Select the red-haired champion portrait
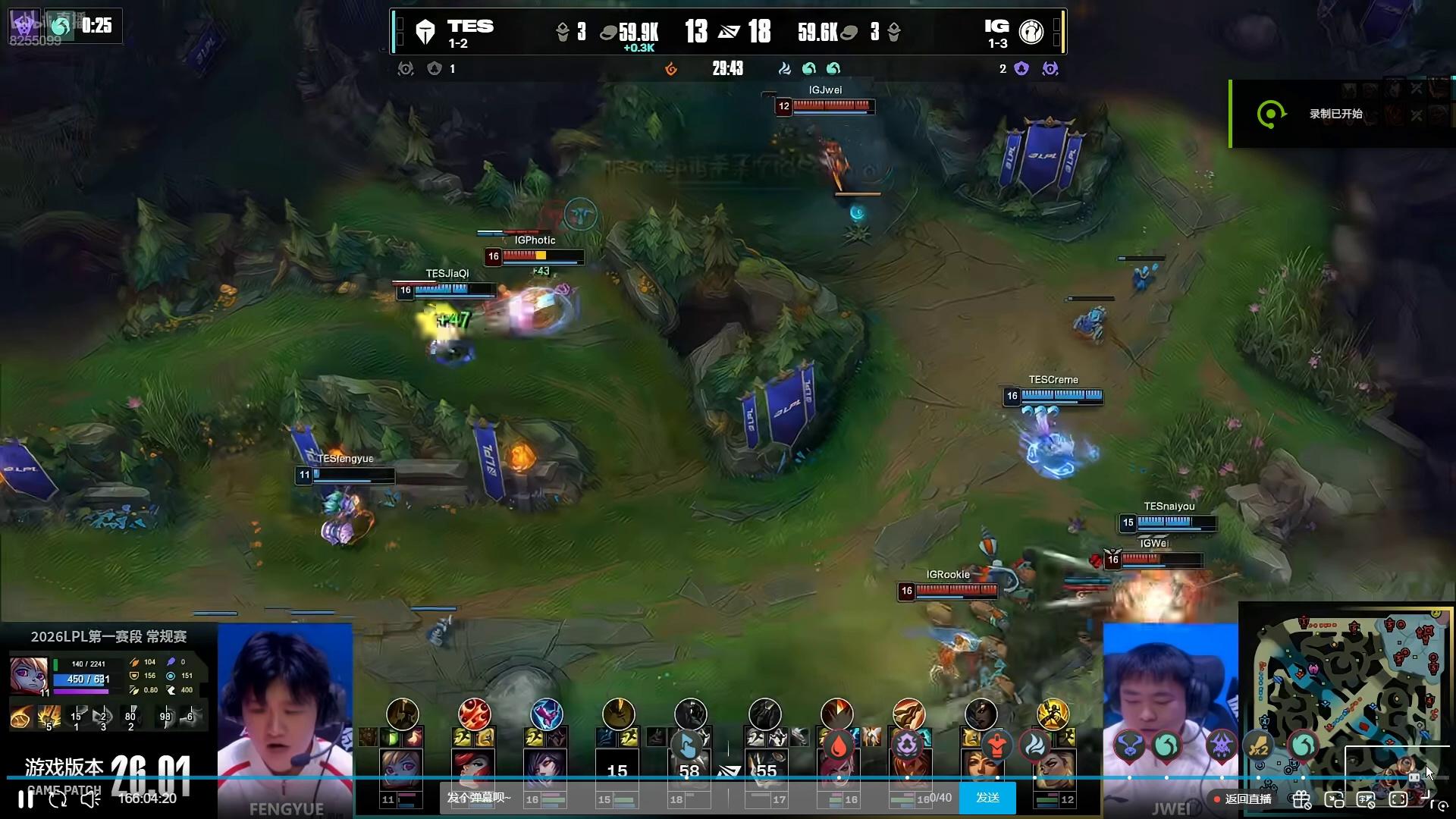Image resolution: width=1456 pixels, height=819 pixels. [x=472, y=769]
